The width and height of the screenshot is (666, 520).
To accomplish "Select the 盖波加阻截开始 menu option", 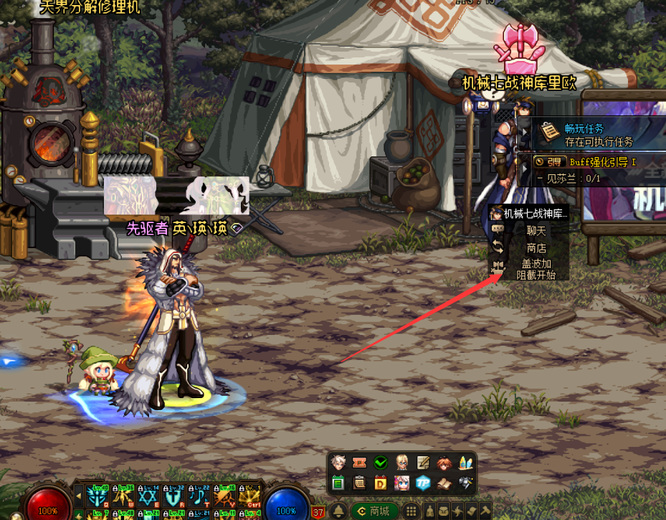I will click(536, 269).
